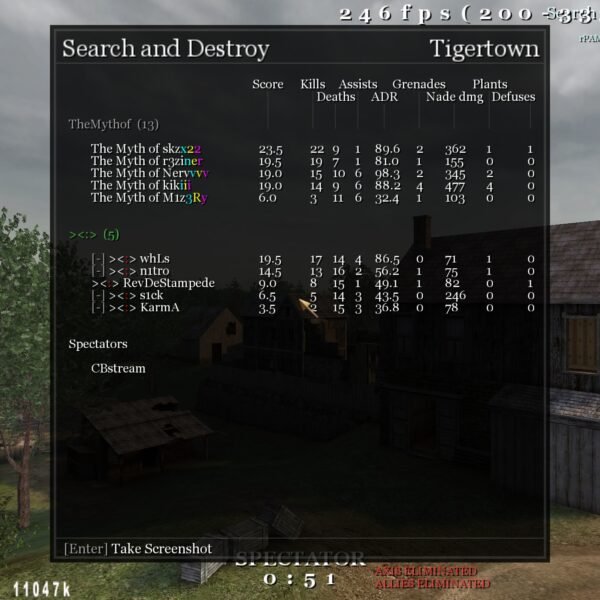The width and height of the screenshot is (600, 600).
Task: Select spectator CBstream in the list
Action: tap(118, 368)
